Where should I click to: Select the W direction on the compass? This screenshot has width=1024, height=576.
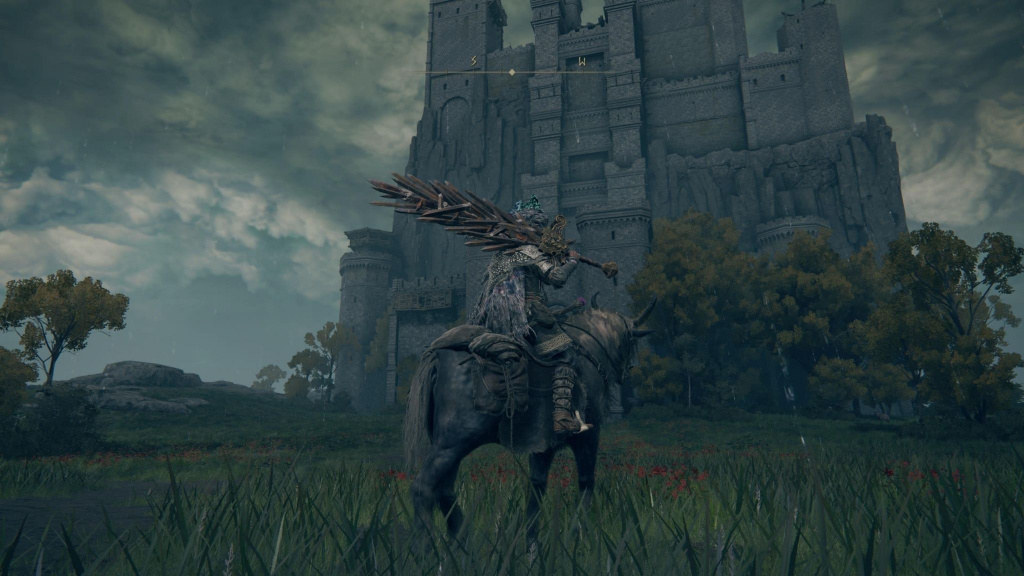pos(581,62)
